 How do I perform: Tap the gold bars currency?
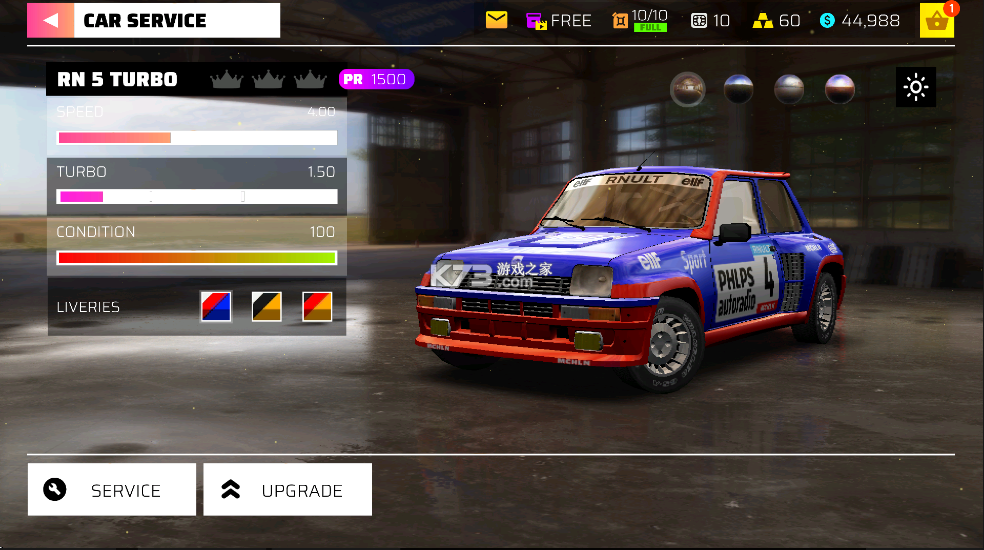click(x=776, y=20)
